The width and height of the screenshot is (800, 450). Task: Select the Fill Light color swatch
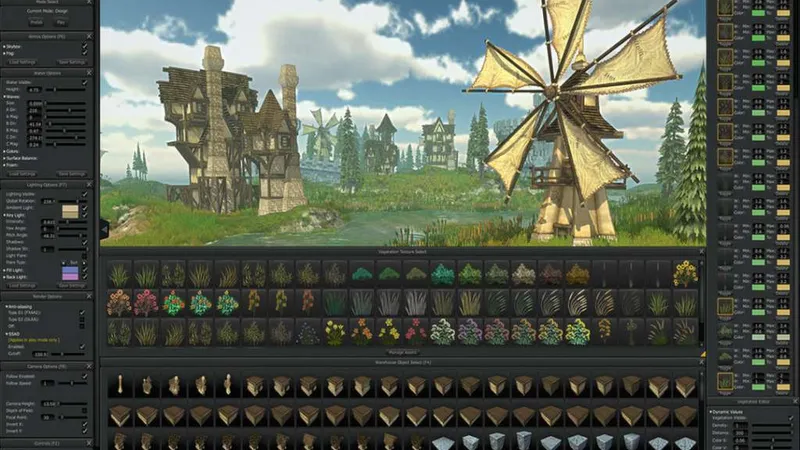[x=70, y=268]
